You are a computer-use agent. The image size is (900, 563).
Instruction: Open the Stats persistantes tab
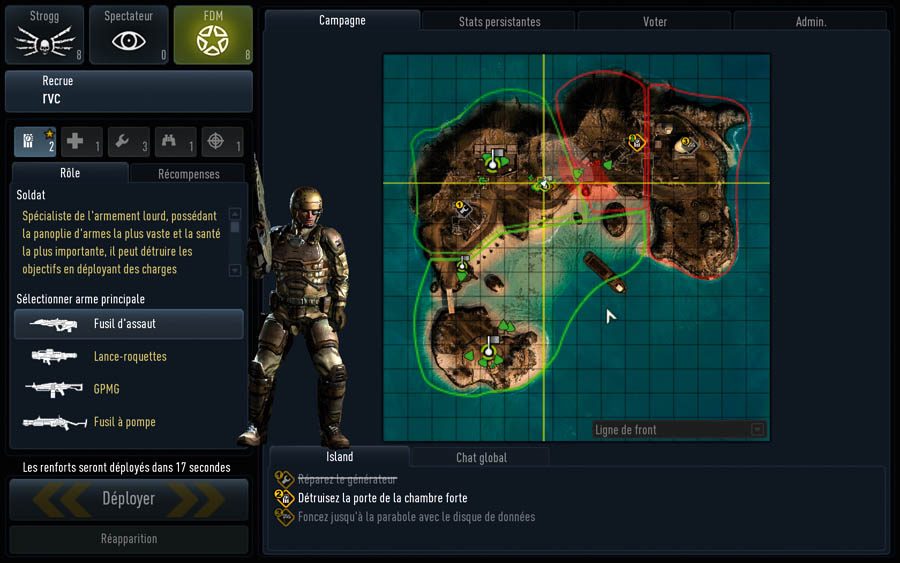tap(499, 21)
